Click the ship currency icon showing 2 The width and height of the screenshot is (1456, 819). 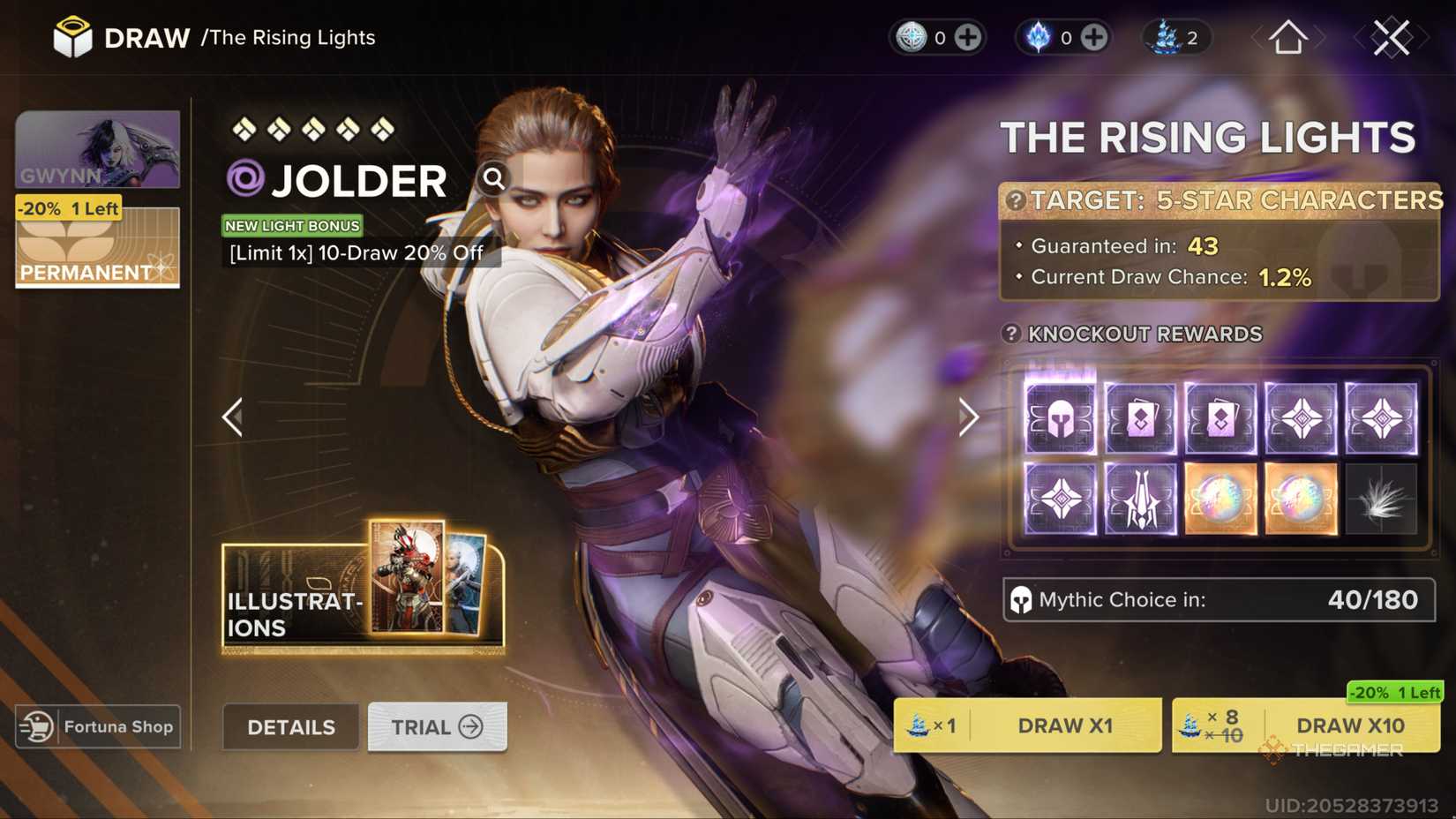pos(1167,36)
